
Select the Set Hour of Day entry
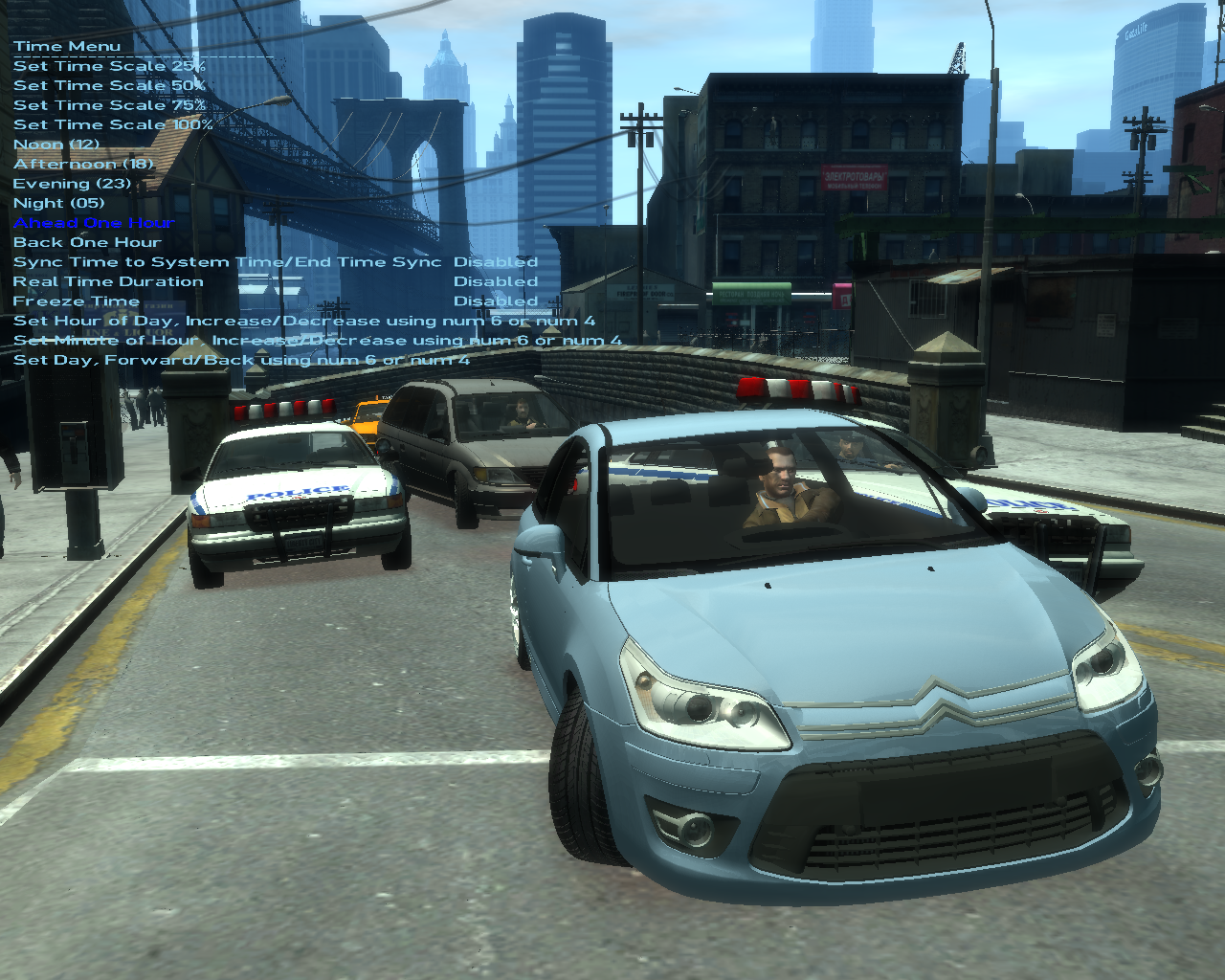pyautogui.click(x=303, y=322)
